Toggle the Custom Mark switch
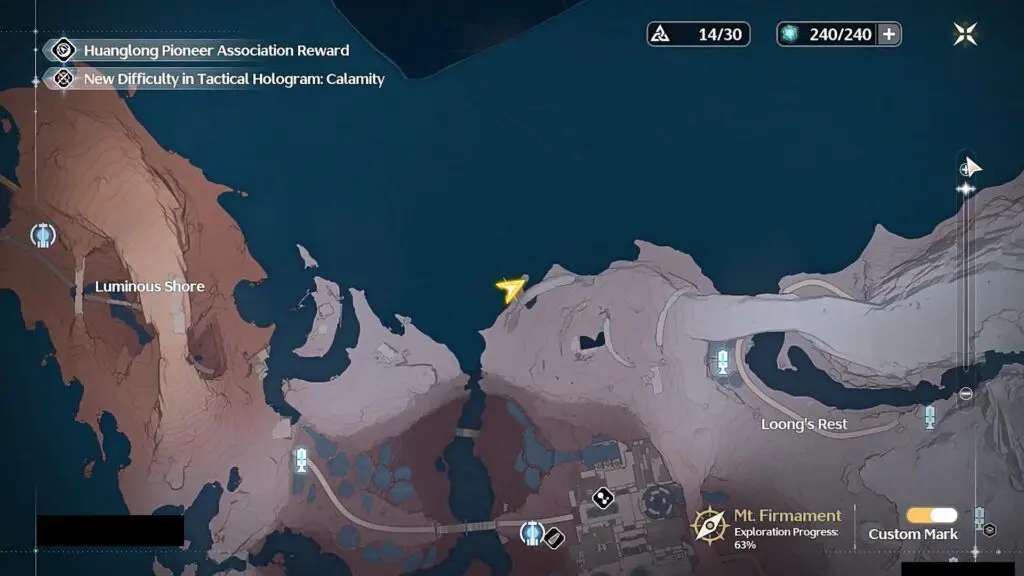Screen dimensions: 1024x576 [931, 515]
